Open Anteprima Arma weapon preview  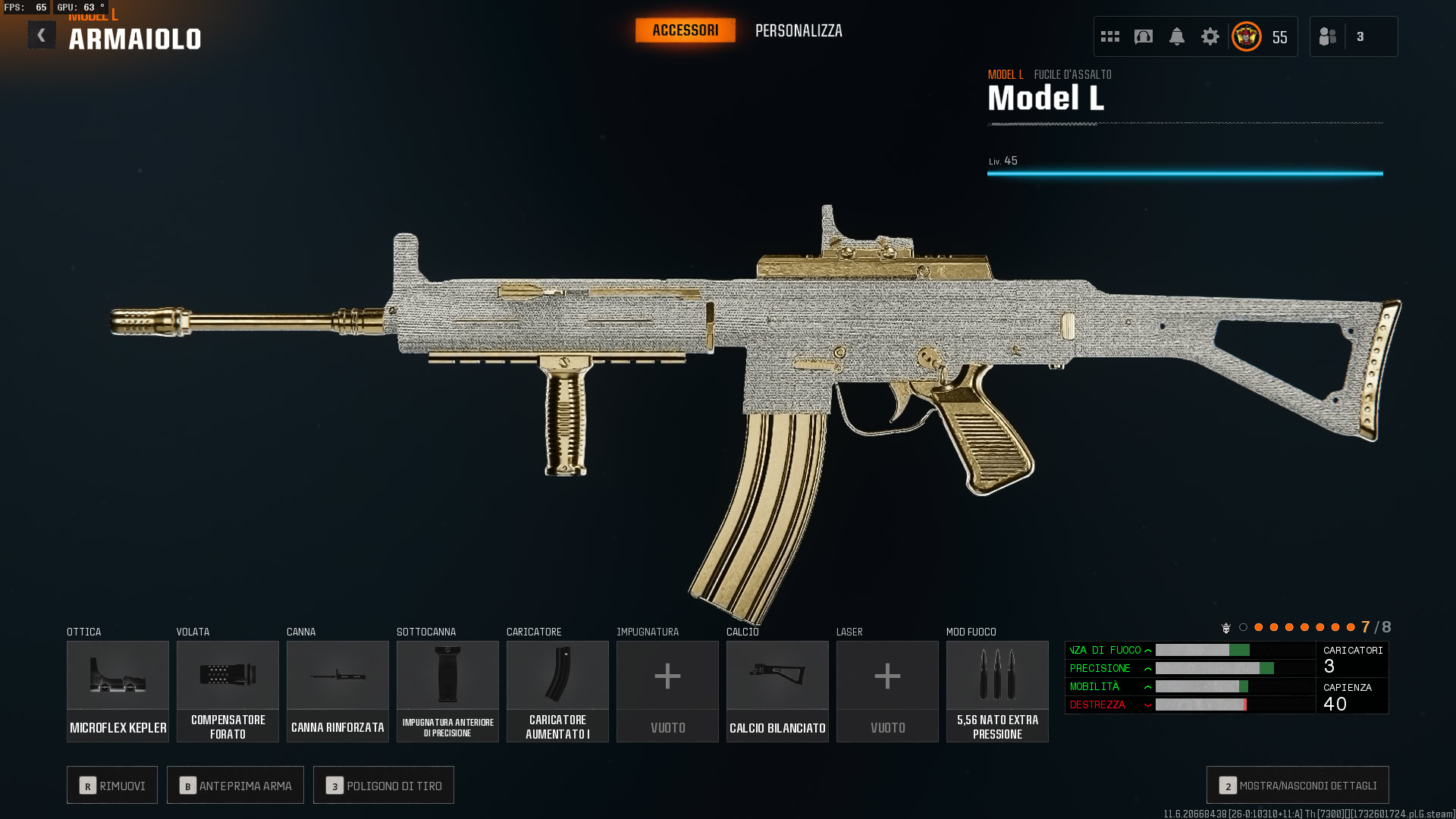235,786
